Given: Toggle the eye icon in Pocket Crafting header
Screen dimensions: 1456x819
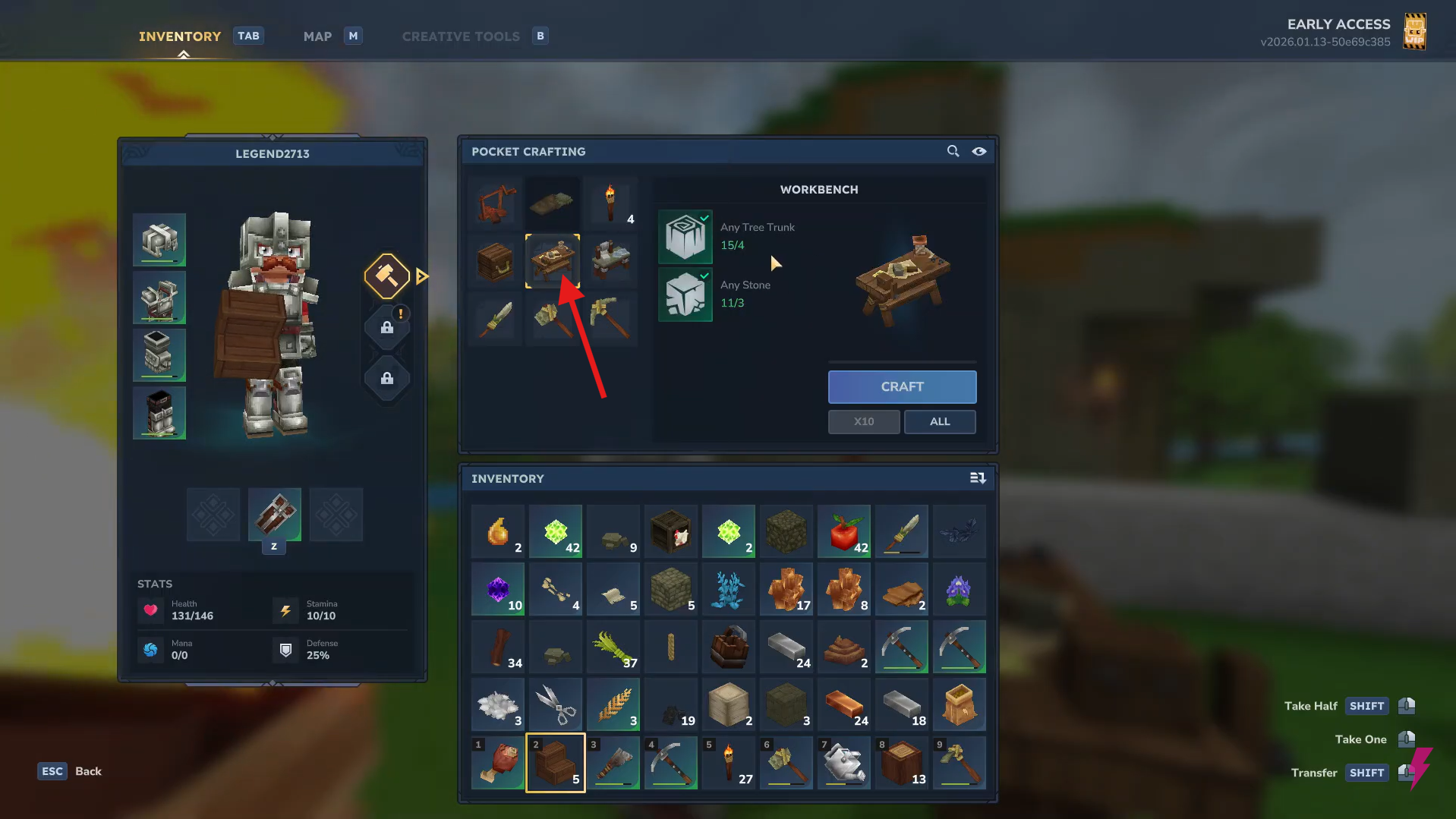Looking at the screenshot, I should [x=979, y=152].
